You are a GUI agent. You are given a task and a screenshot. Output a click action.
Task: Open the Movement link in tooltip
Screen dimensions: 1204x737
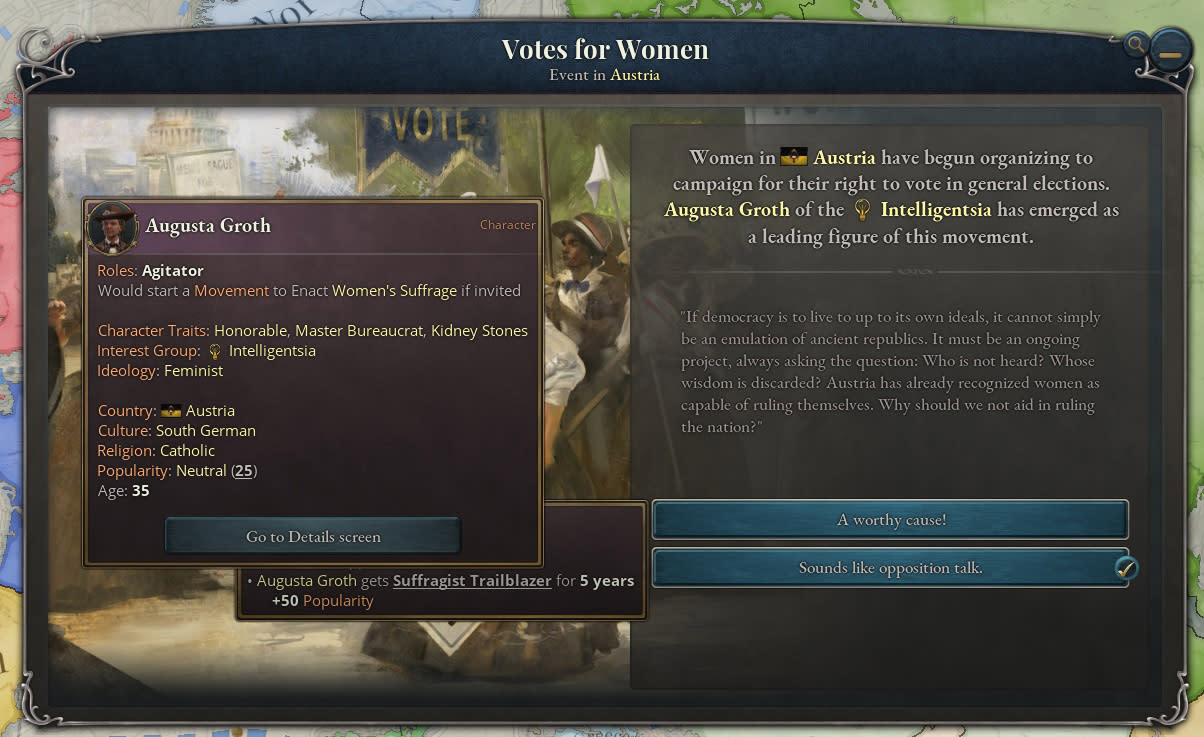[x=231, y=291]
